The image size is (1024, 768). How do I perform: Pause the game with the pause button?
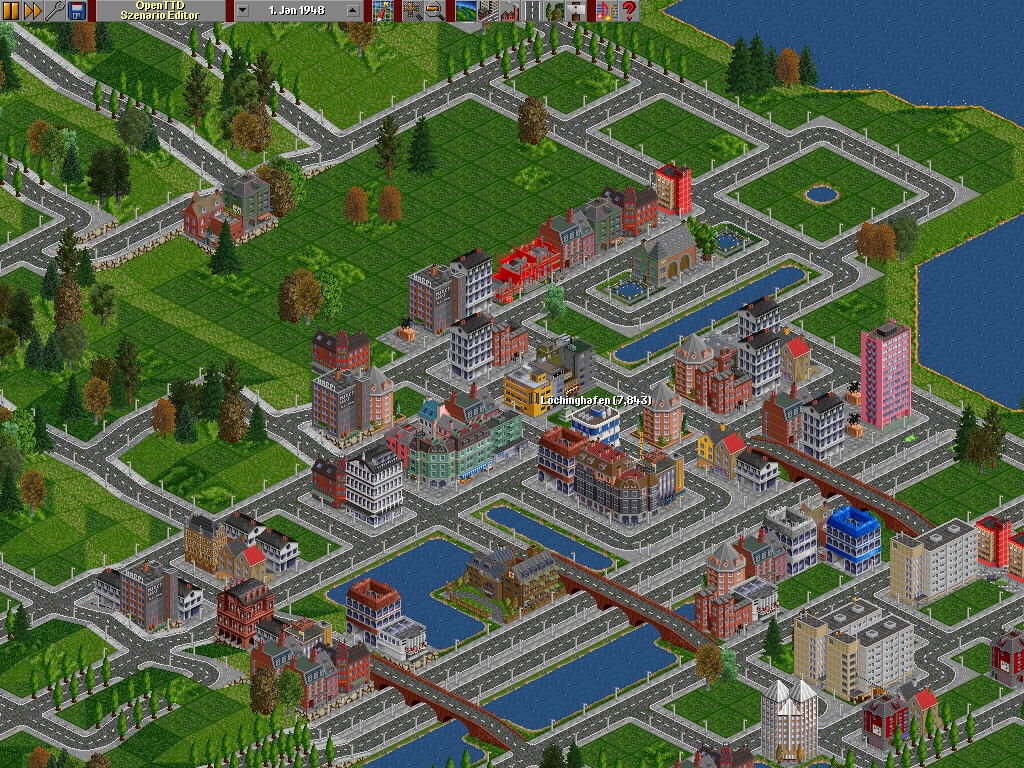point(11,11)
